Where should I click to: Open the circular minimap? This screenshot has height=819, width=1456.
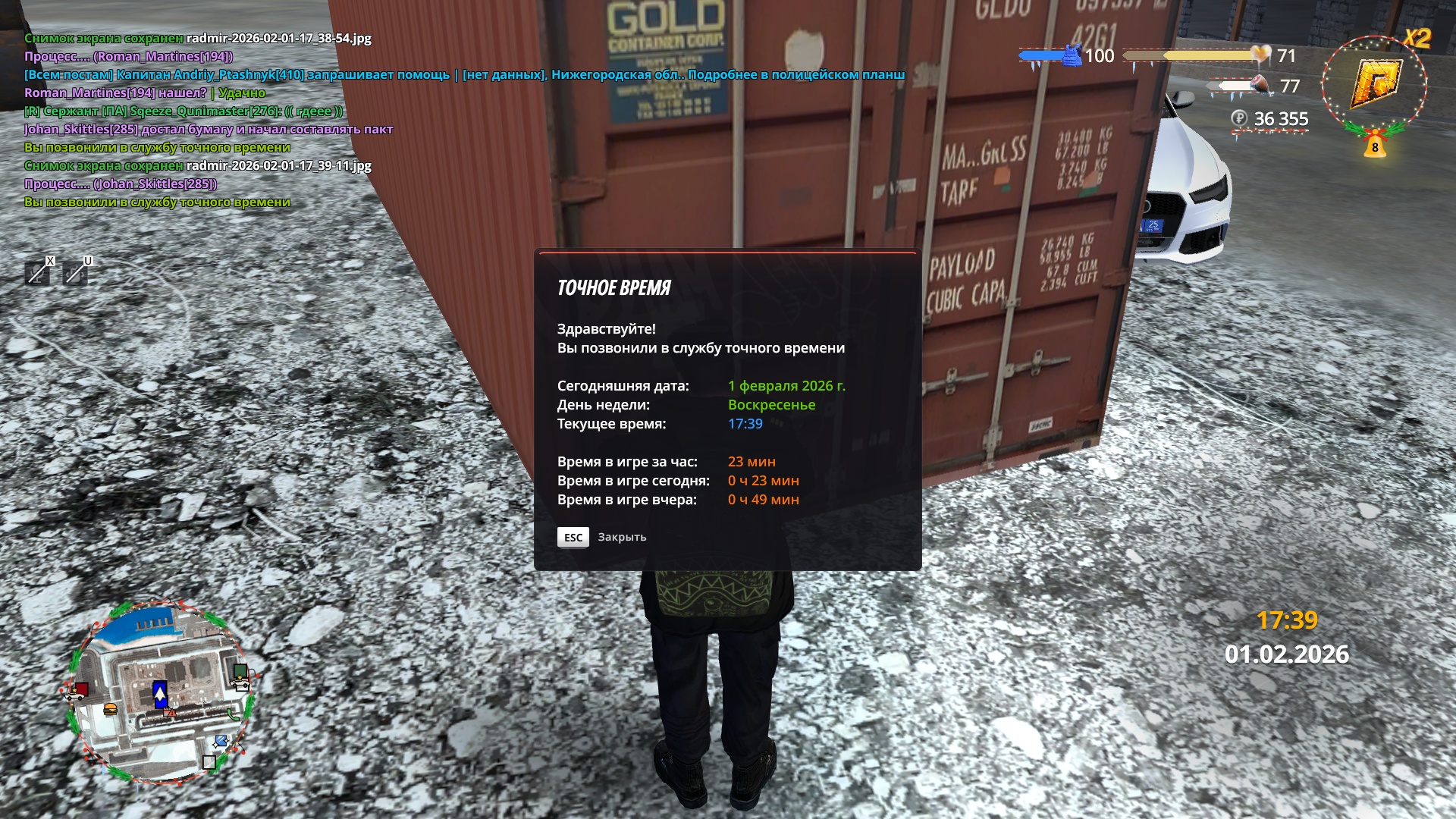coord(159,692)
